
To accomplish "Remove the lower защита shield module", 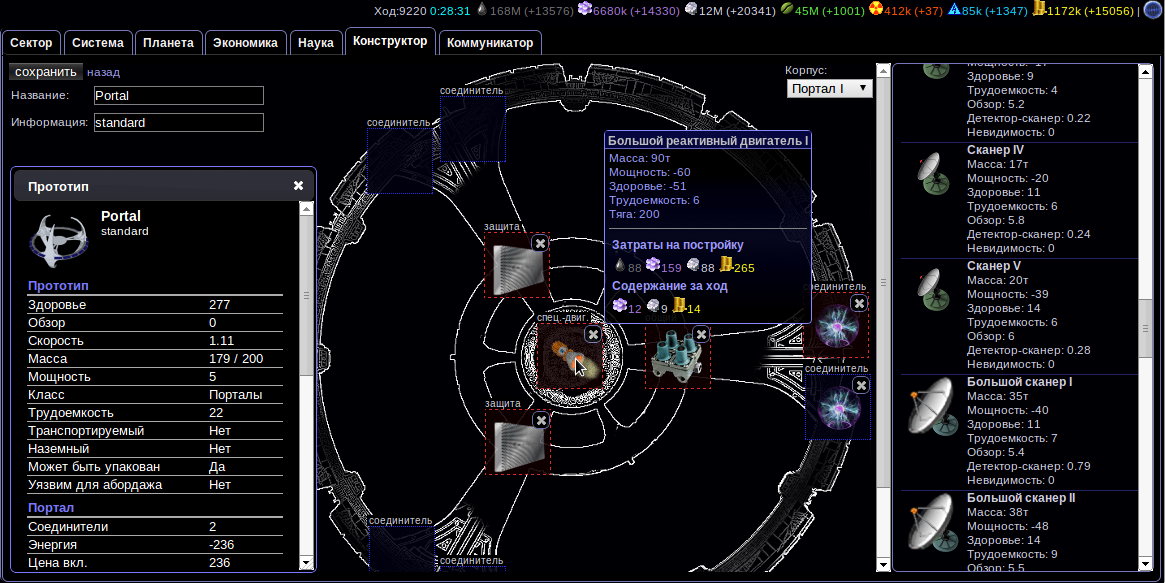I will pos(541,421).
